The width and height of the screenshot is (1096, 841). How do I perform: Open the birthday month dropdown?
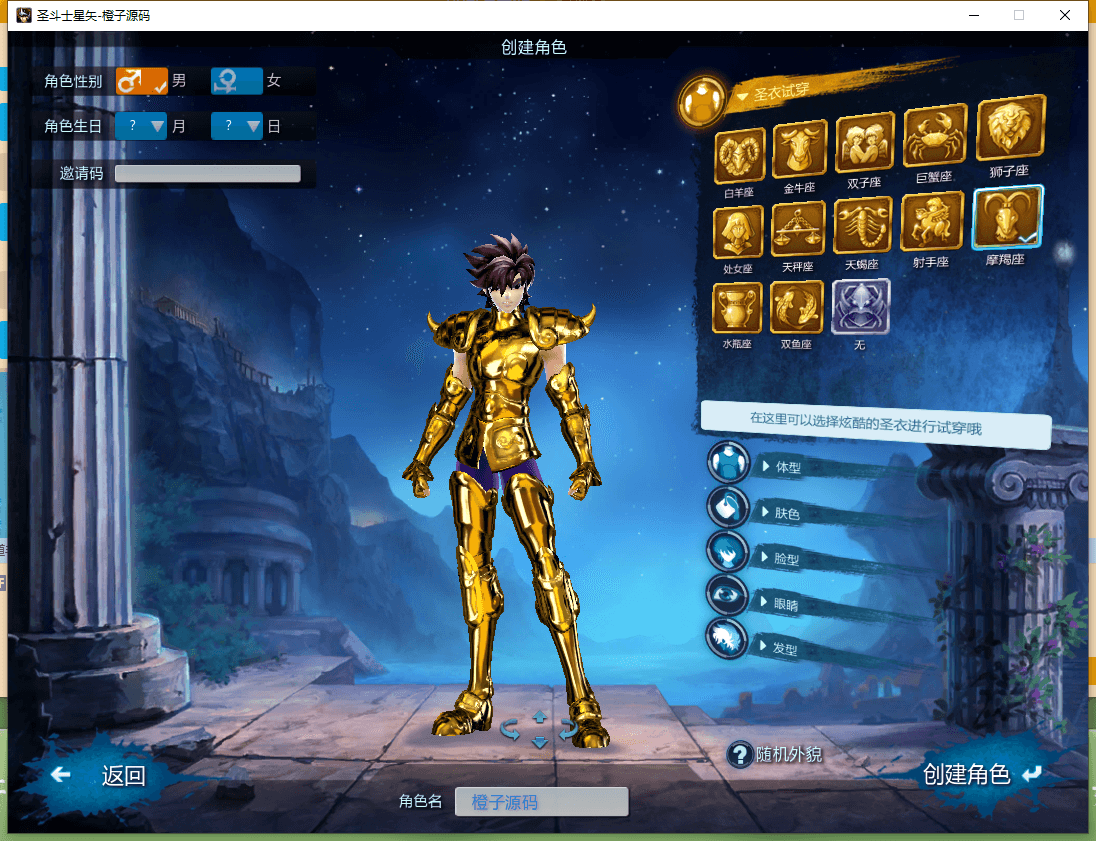pyautogui.click(x=141, y=126)
